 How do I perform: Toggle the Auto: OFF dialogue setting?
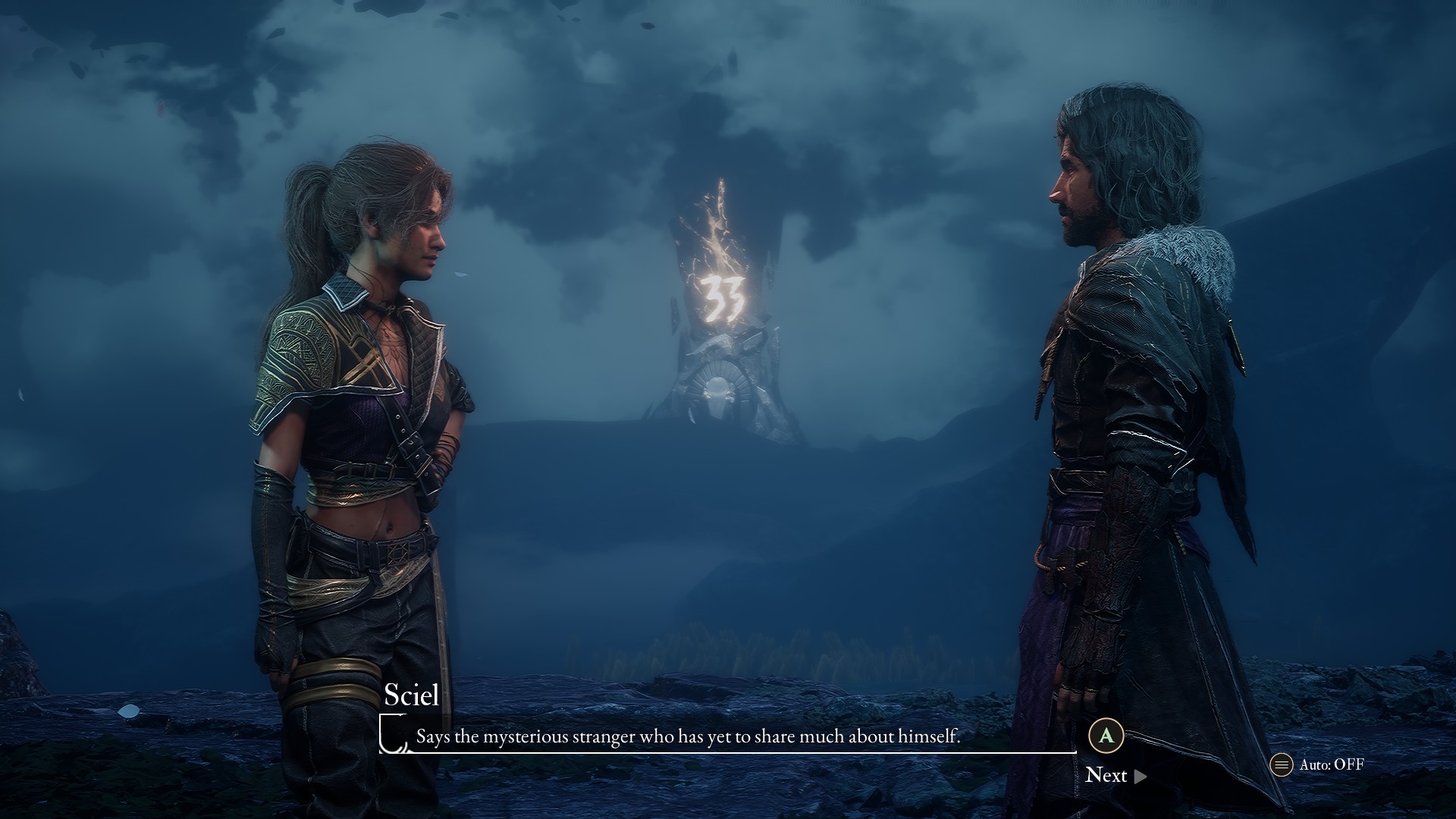[1318, 764]
